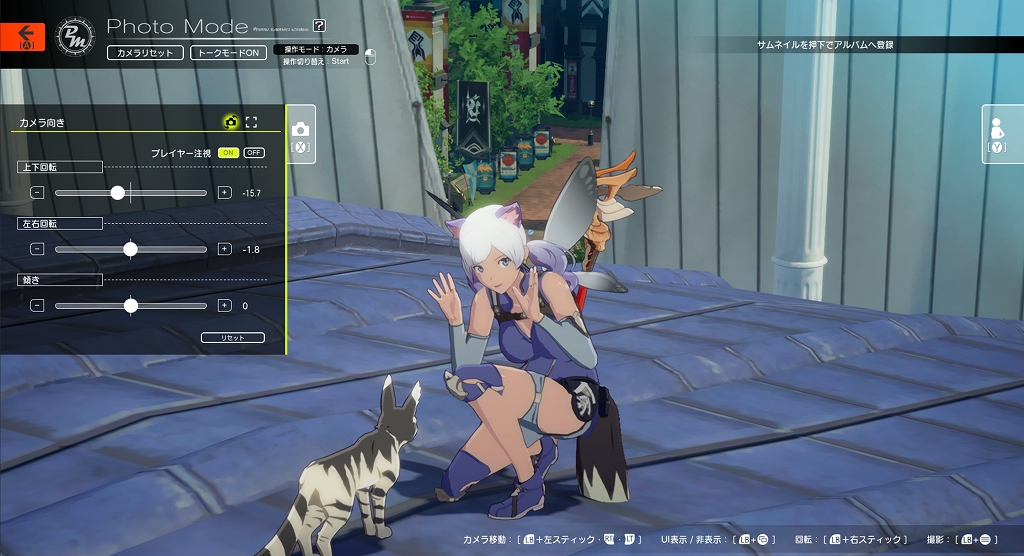
Task: Decrease 上下回転 with the minus button
Action: click(37, 192)
